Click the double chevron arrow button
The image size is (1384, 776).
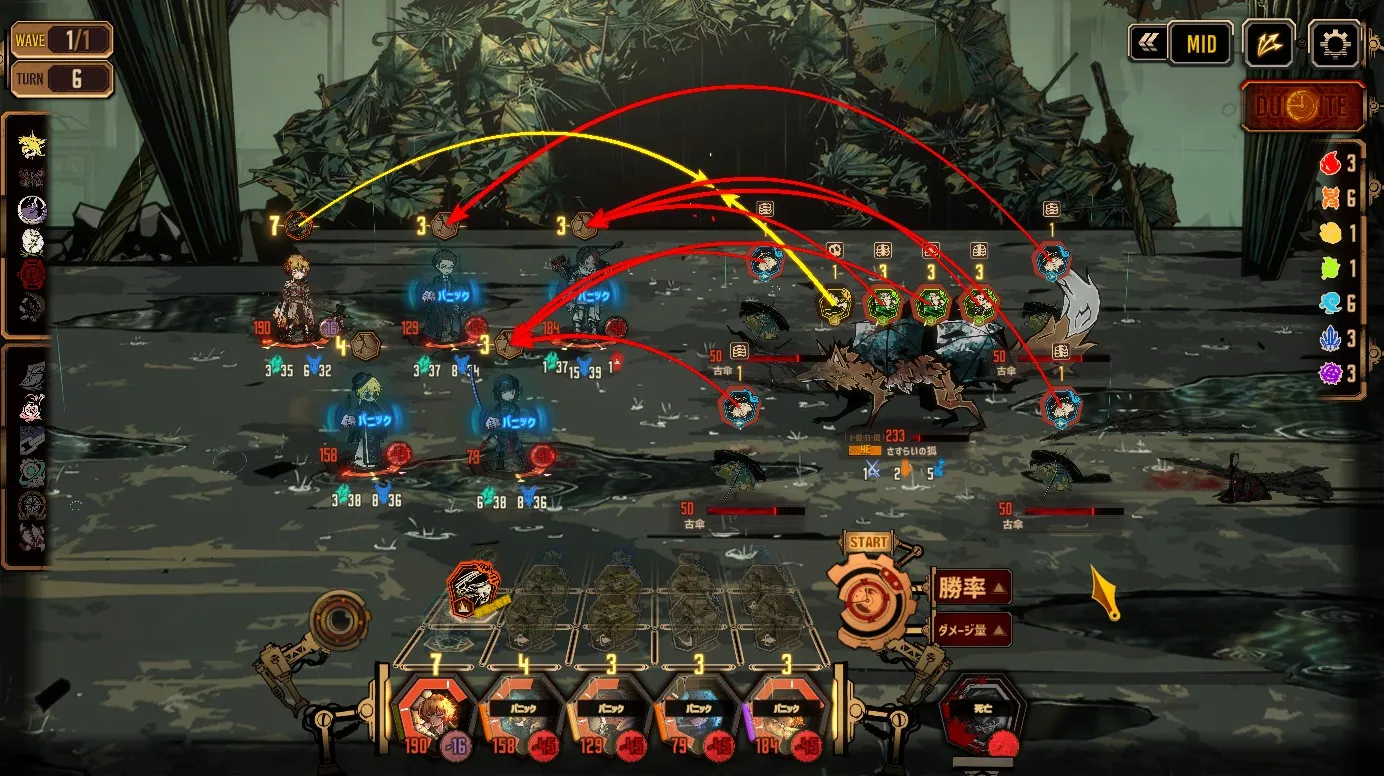(x=1144, y=44)
